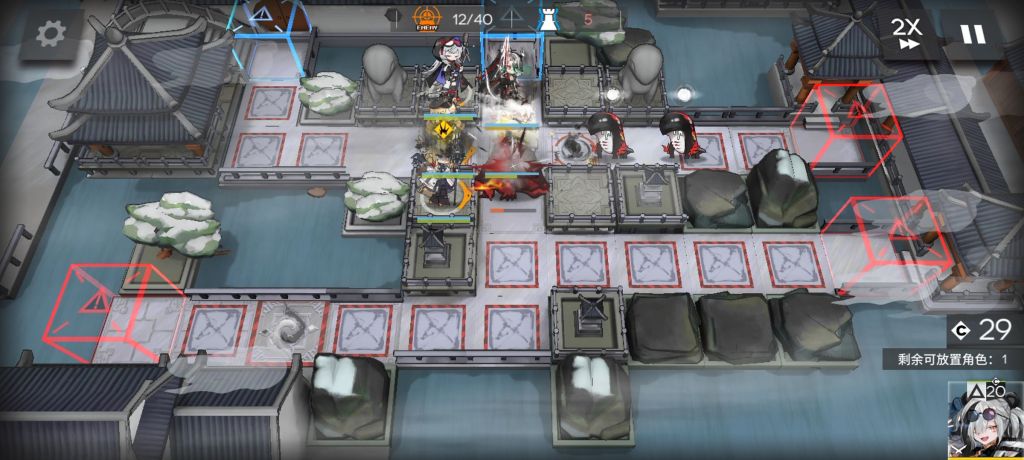Screen dimensions: 1024x460
Task: Select the operator card costing 20
Action: point(984,420)
